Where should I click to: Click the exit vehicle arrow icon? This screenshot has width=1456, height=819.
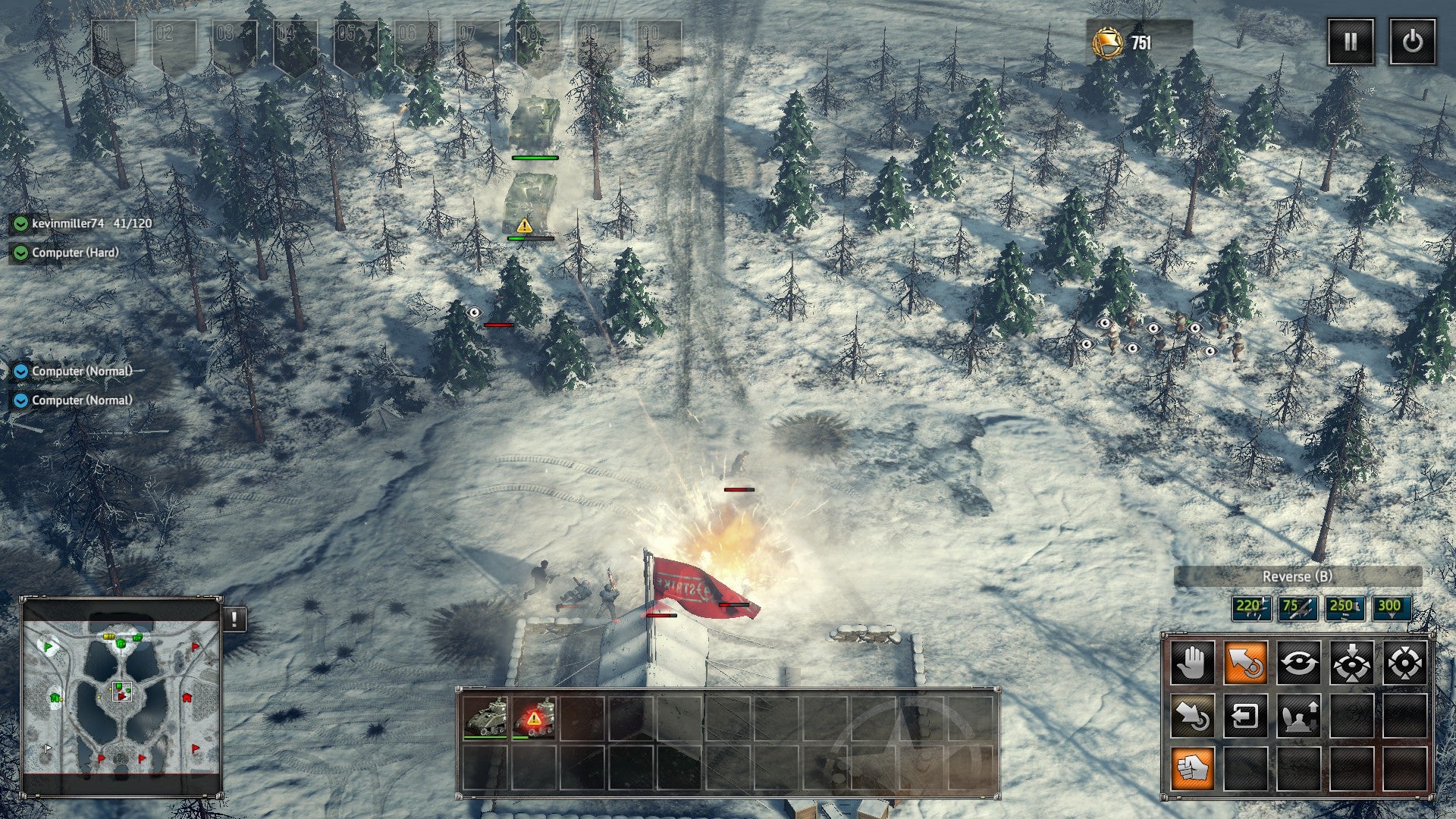[1245, 716]
